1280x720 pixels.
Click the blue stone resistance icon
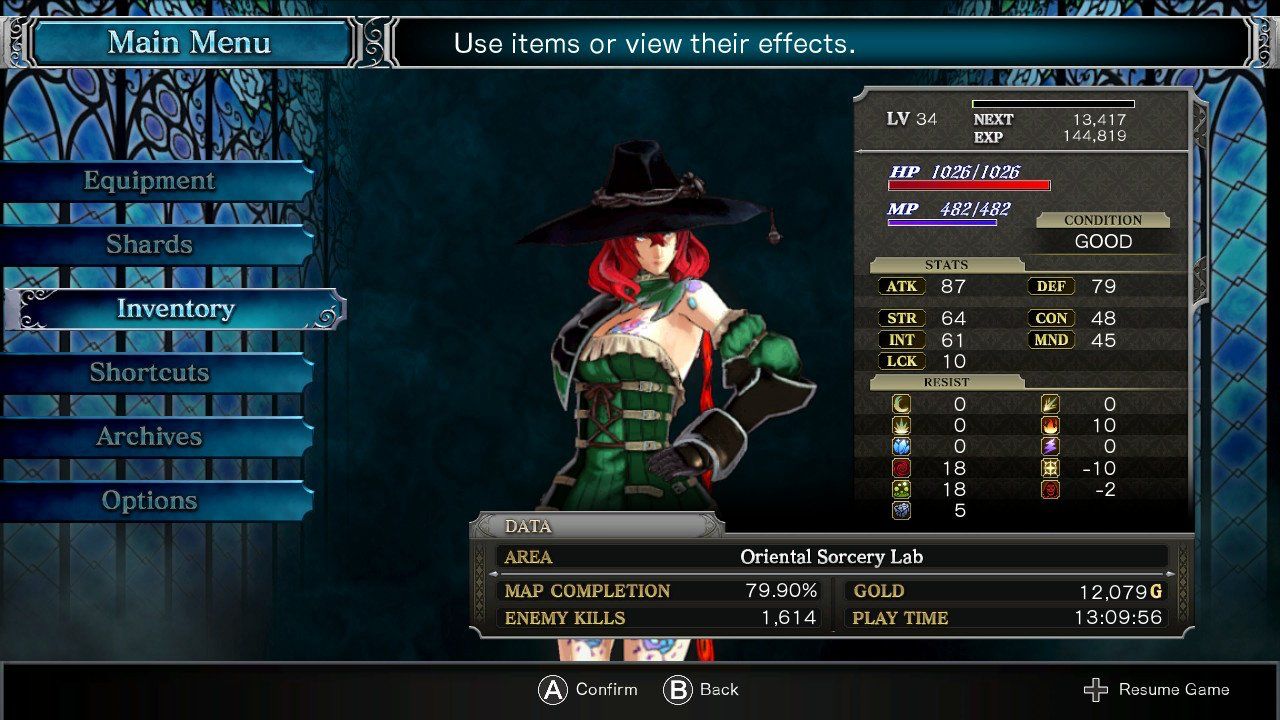[x=901, y=510]
